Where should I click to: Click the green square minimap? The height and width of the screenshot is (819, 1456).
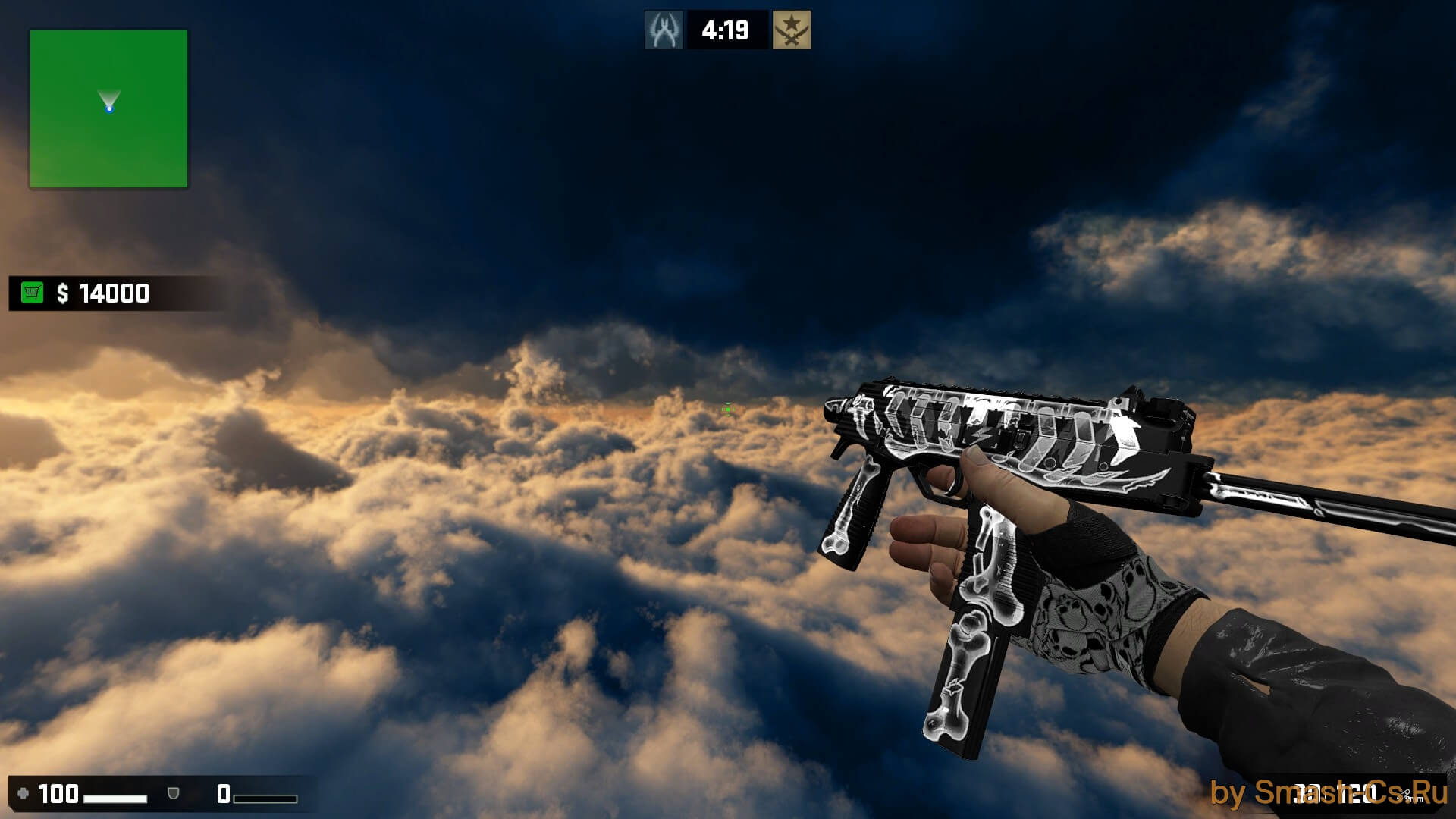point(108,108)
